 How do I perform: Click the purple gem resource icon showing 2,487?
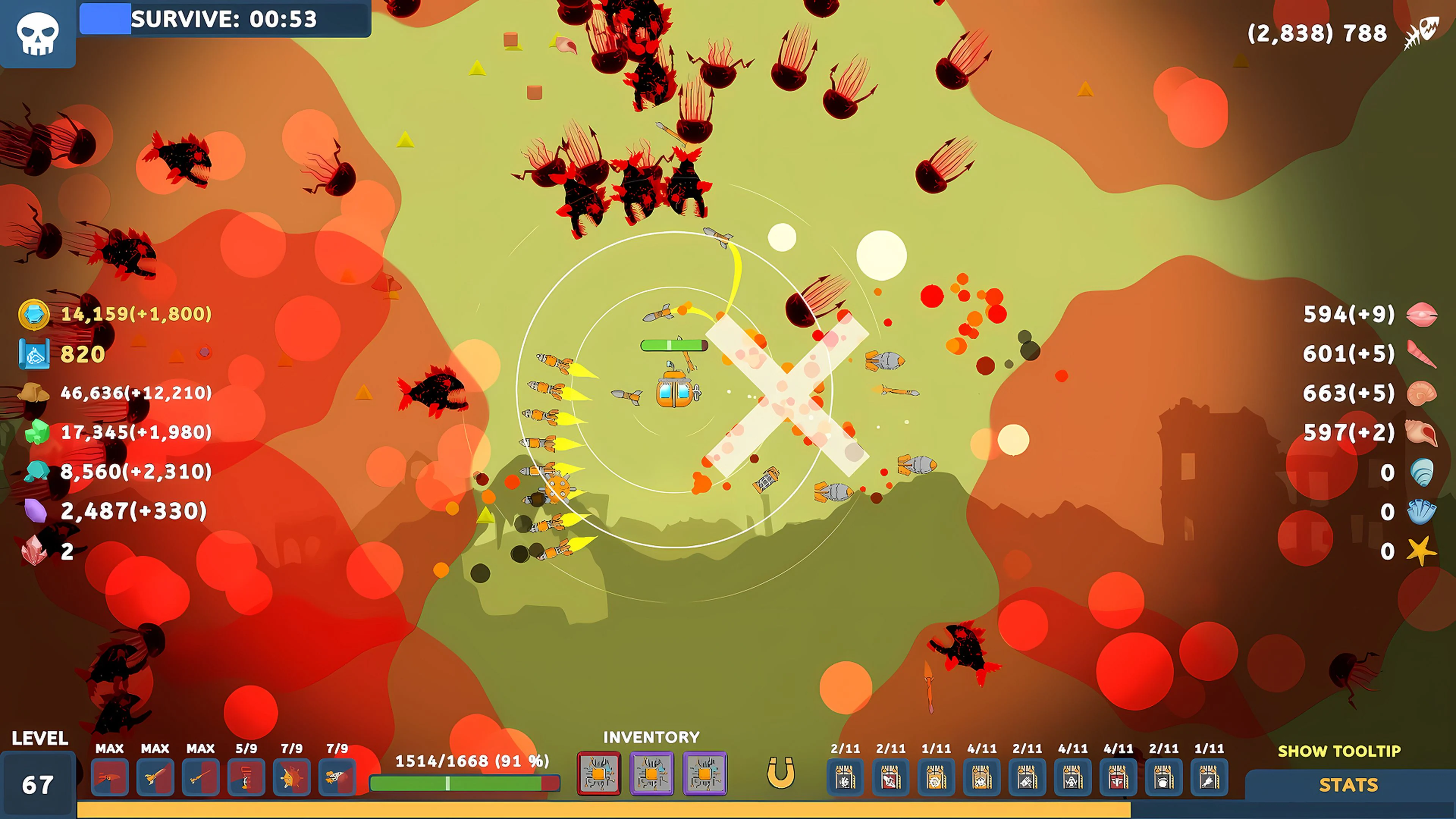click(x=35, y=511)
